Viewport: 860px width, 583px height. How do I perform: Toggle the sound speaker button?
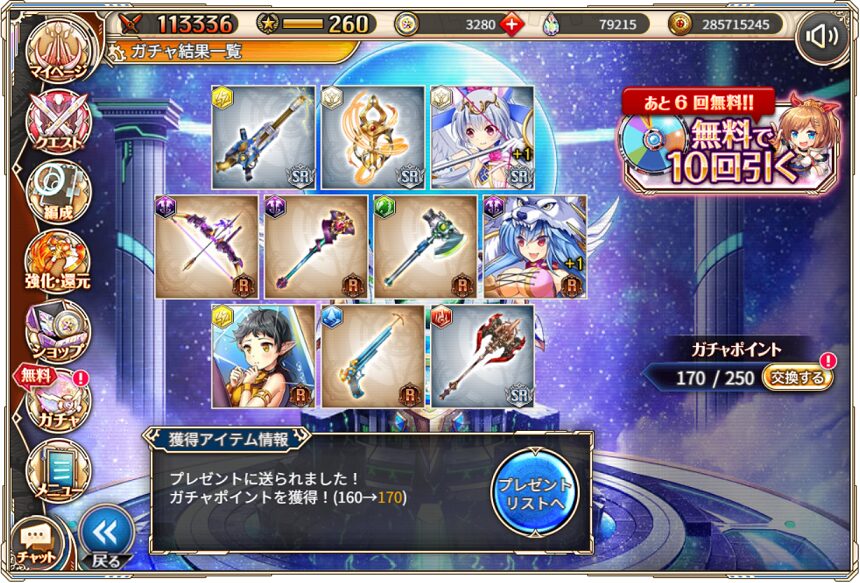[x=822, y=38]
